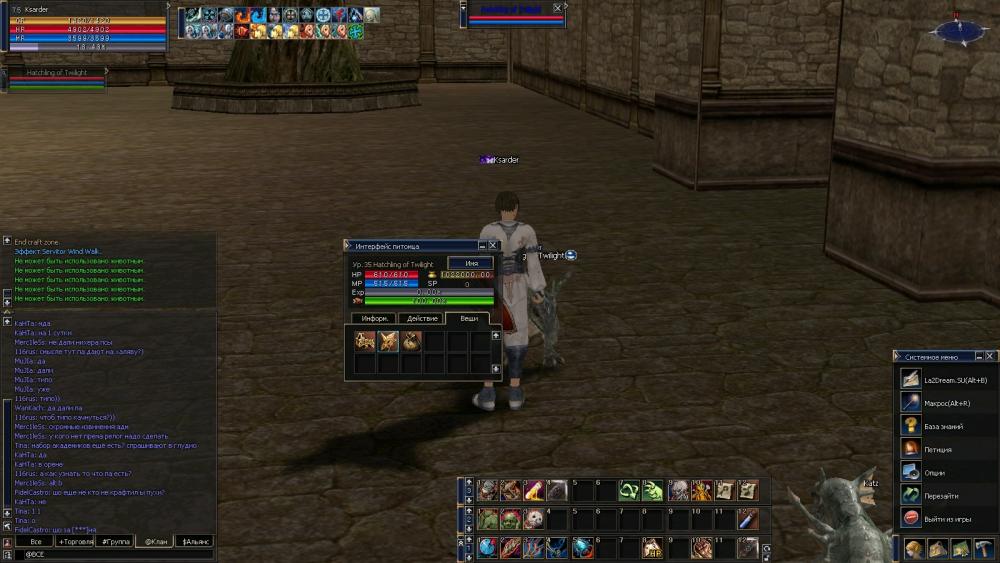The width and height of the screenshot is (1000, 563).
Task: Choose Перезайти to relog
Action: [x=942, y=495]
